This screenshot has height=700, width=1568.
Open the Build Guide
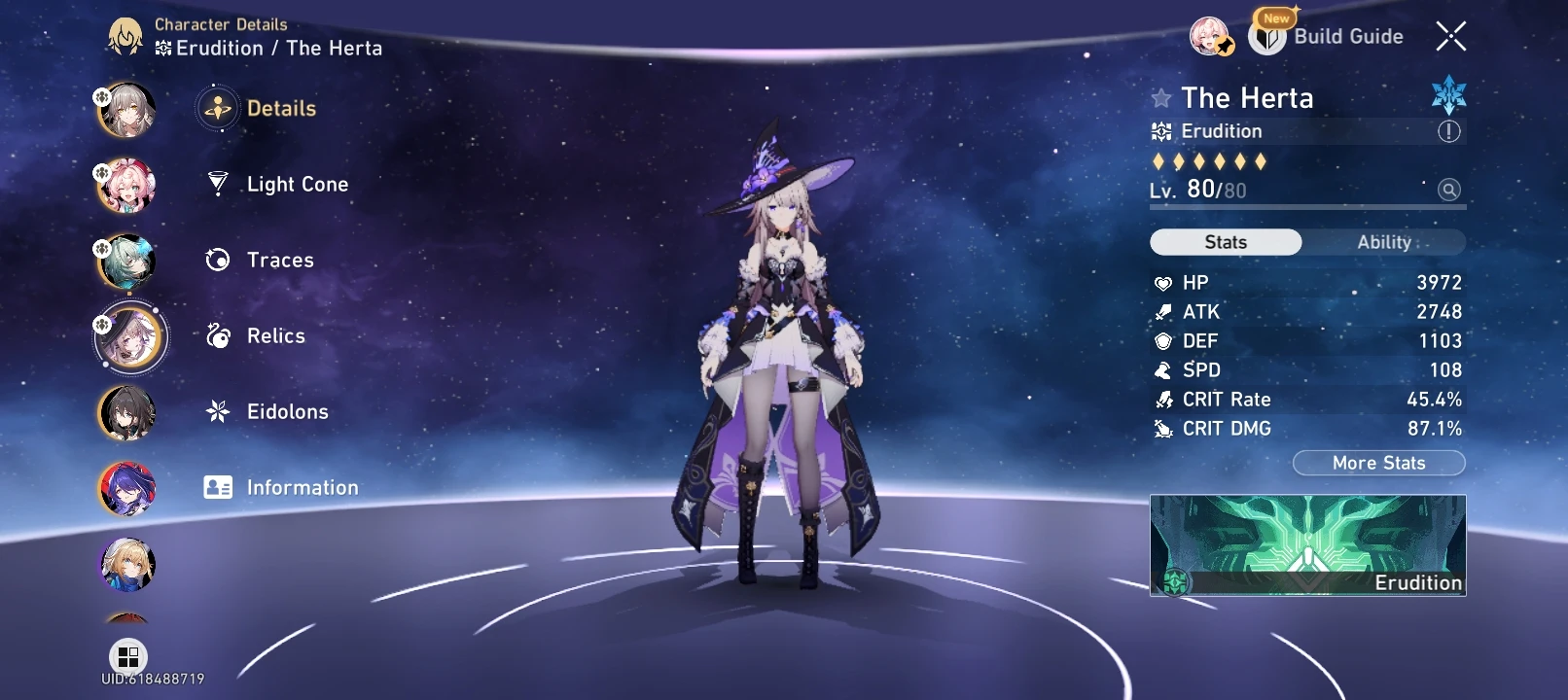click(1347, 37)
